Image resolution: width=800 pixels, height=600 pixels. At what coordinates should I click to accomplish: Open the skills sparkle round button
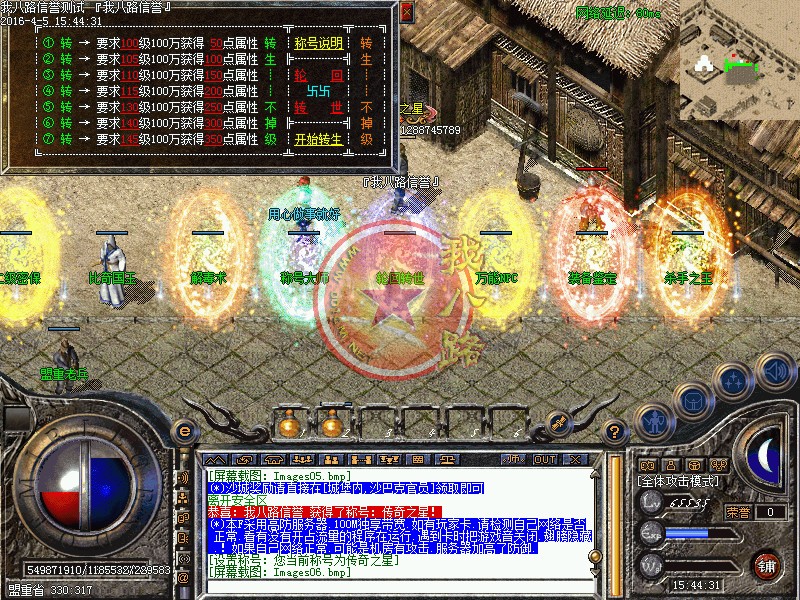(735, 380)
